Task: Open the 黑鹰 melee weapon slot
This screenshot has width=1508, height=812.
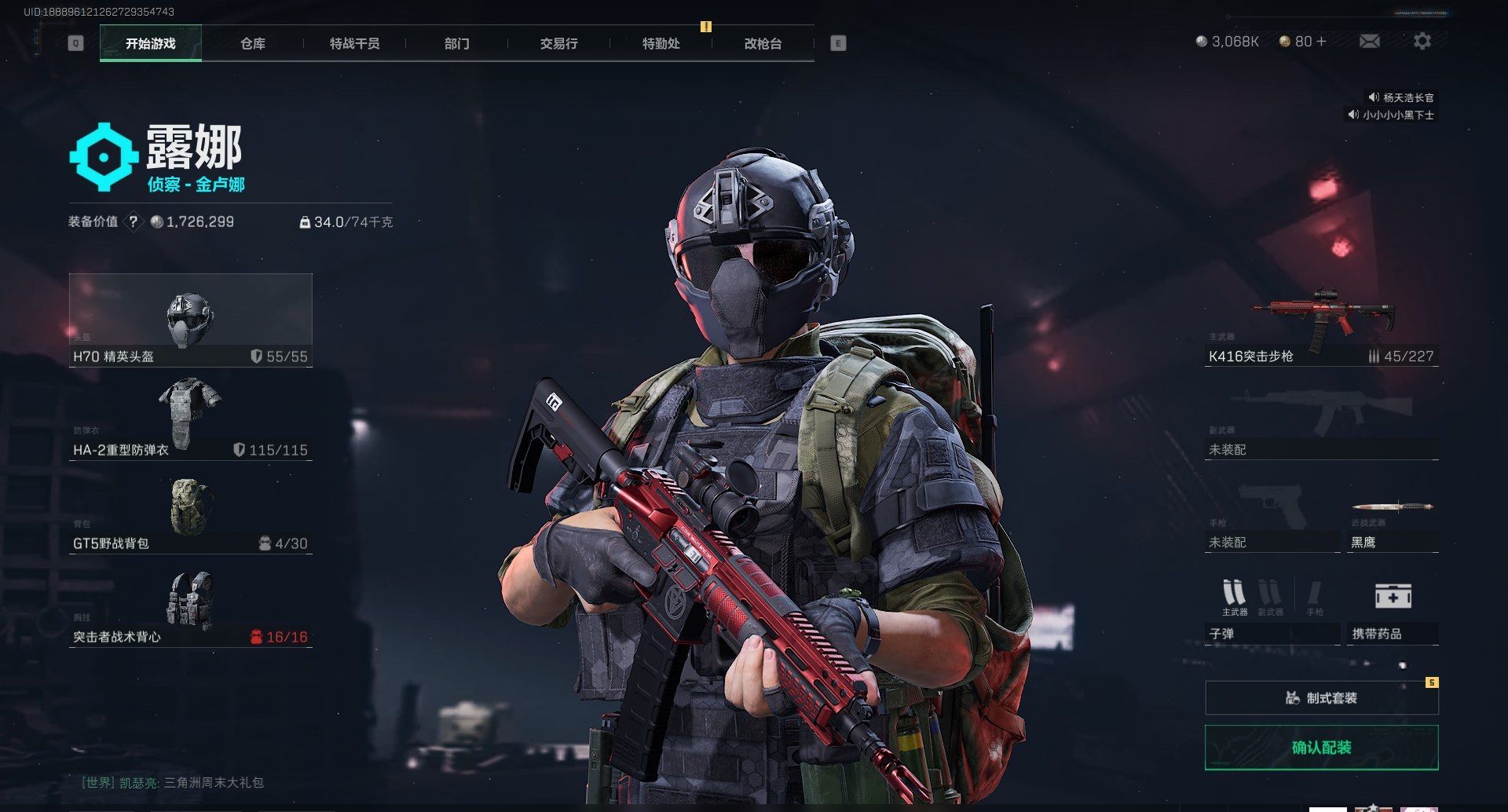Action: (1393, 526)
